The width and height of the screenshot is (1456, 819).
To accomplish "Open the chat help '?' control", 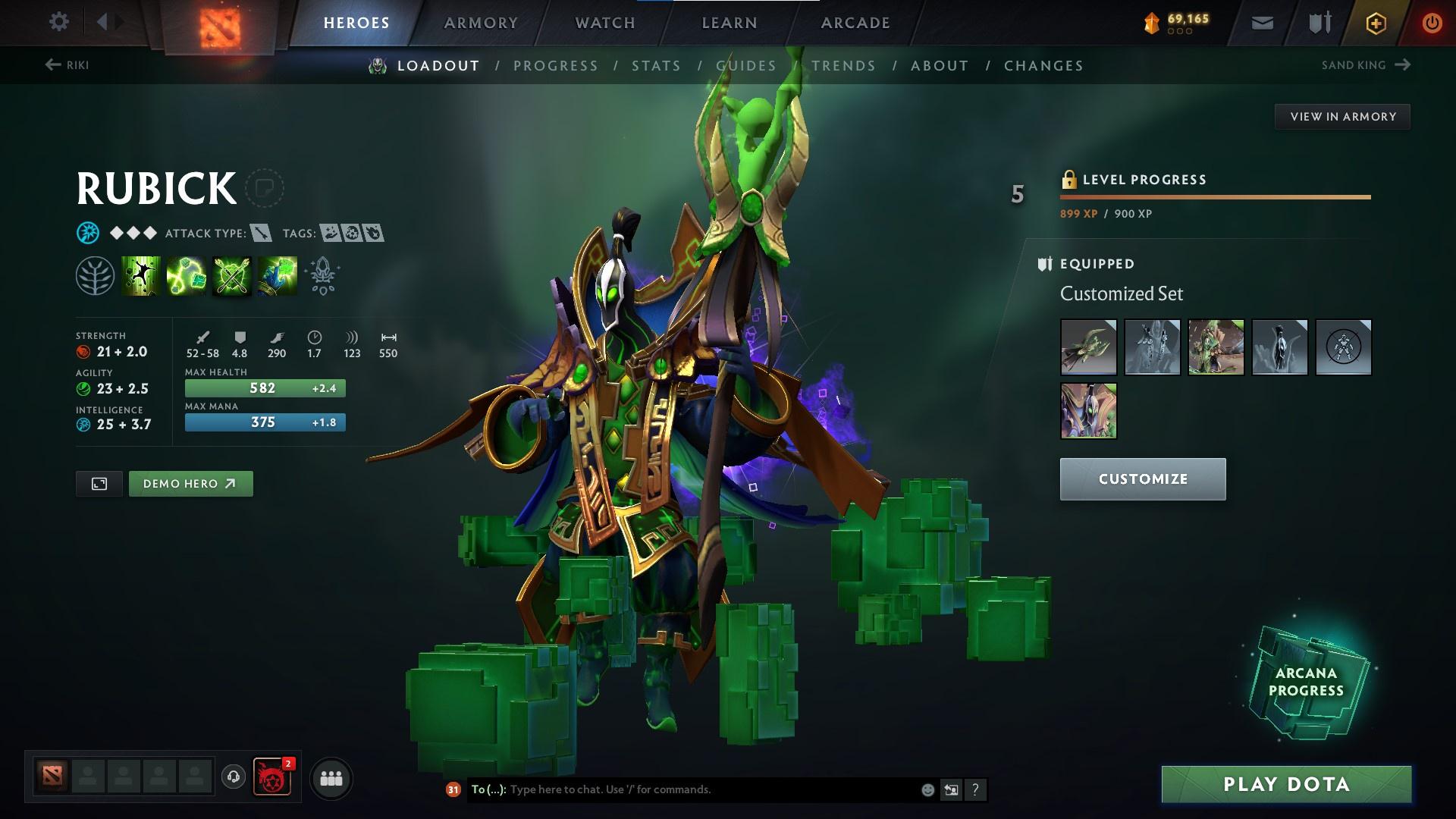I will point(975,789).
